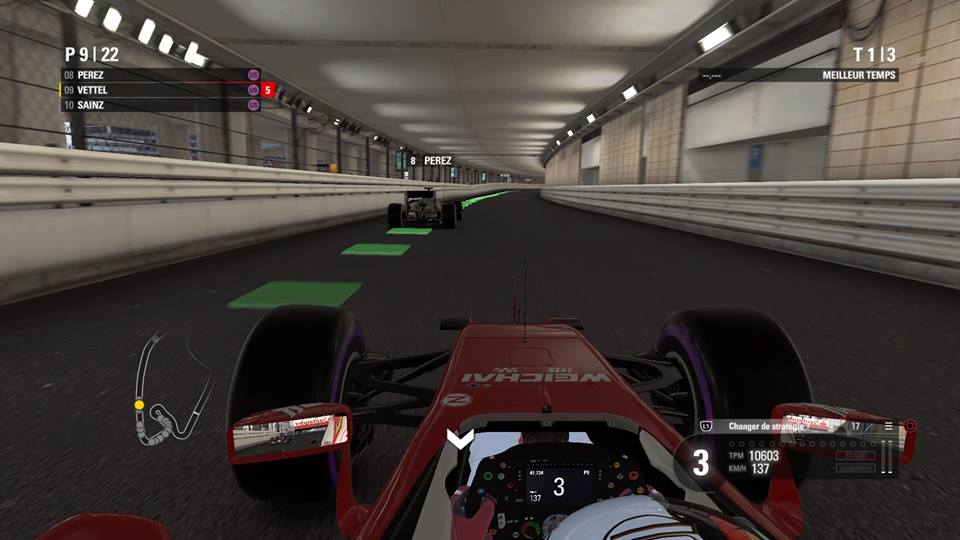This screenshot has width=960, height=540.
Task: Click the red circle icon beside the strategy bar
Action: click(x=909, y=426)
